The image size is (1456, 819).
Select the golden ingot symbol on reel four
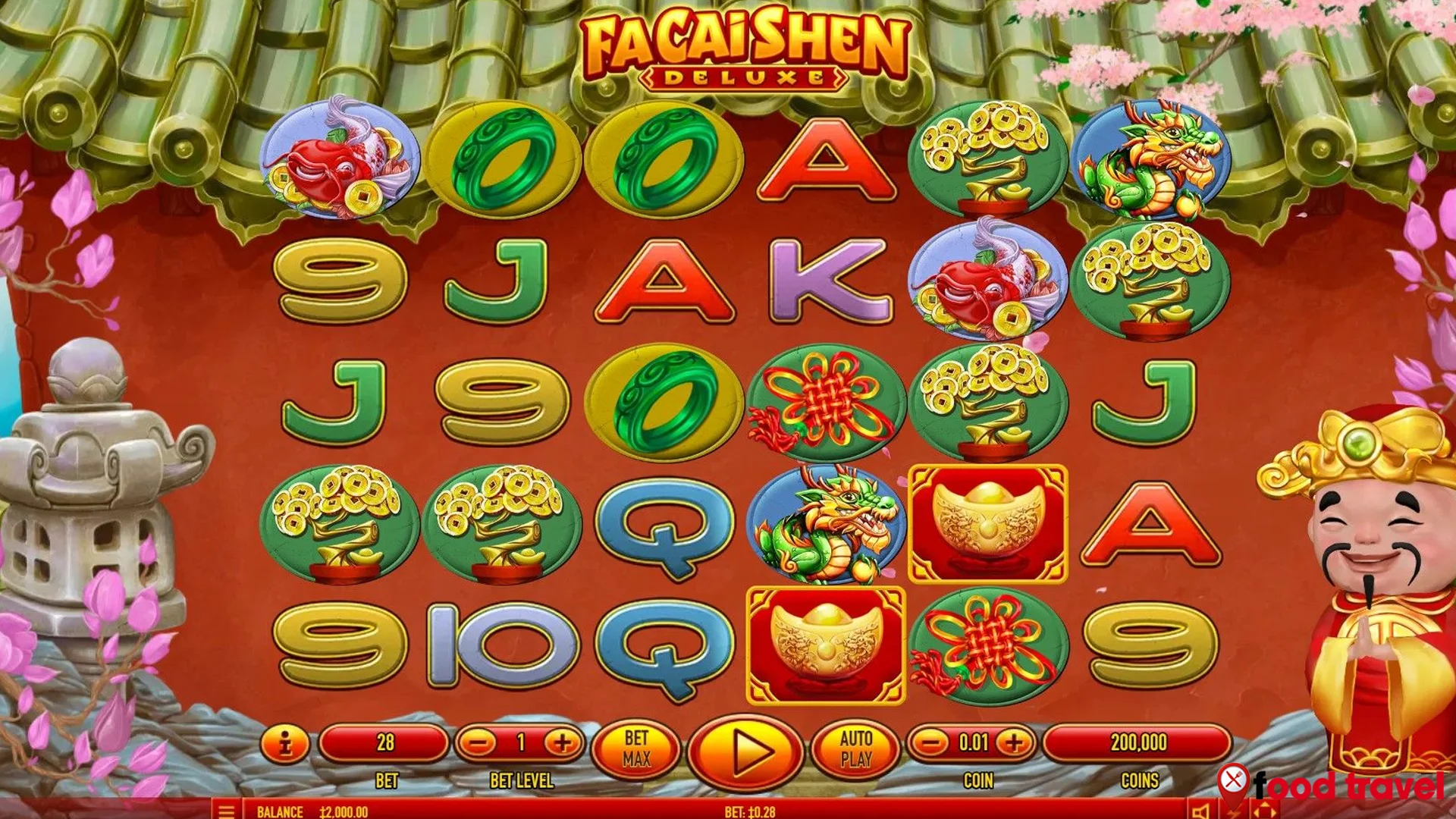[823, 648]
